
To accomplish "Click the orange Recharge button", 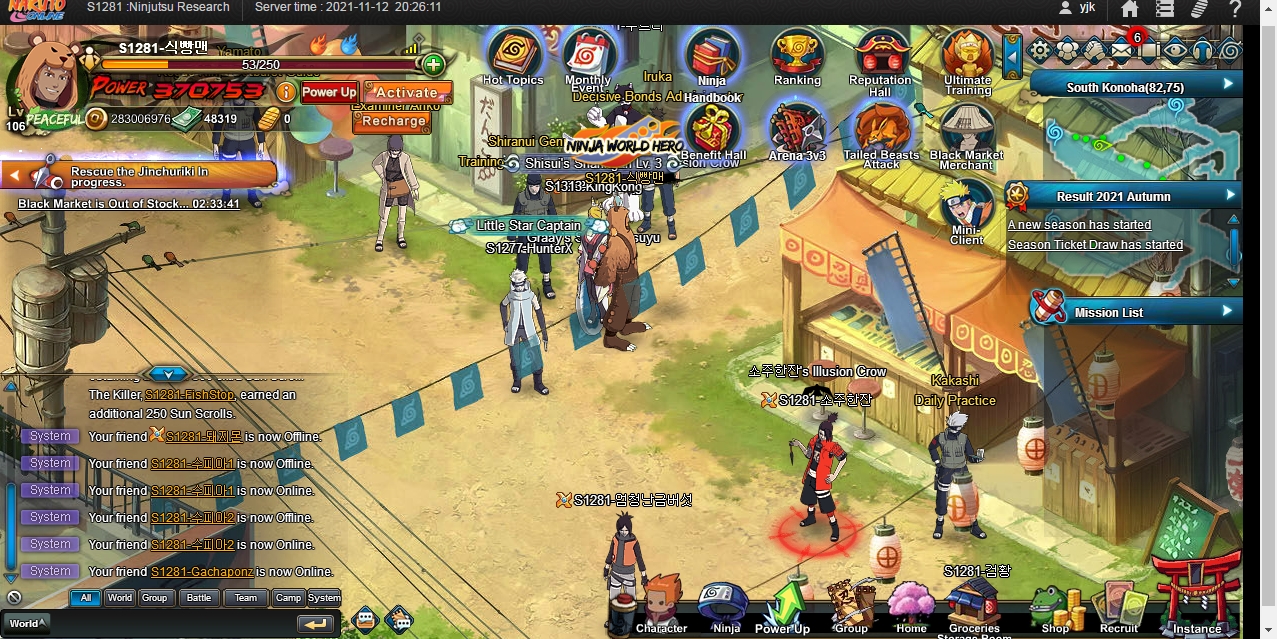I will coord(393,121).
